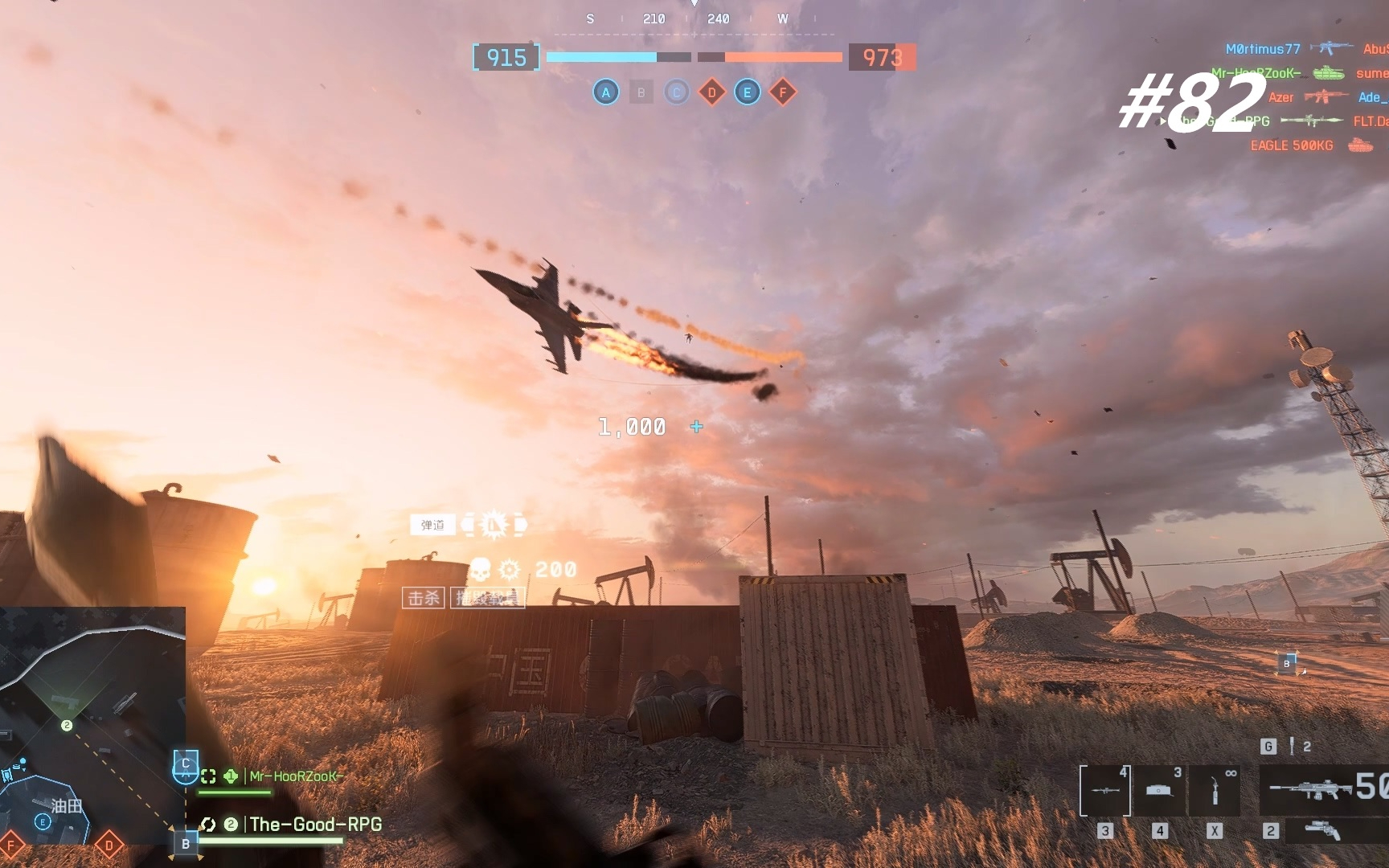This screenshot has width=1389, height=868.
Task: Select objective A flag icon
Action: point(606,92)
